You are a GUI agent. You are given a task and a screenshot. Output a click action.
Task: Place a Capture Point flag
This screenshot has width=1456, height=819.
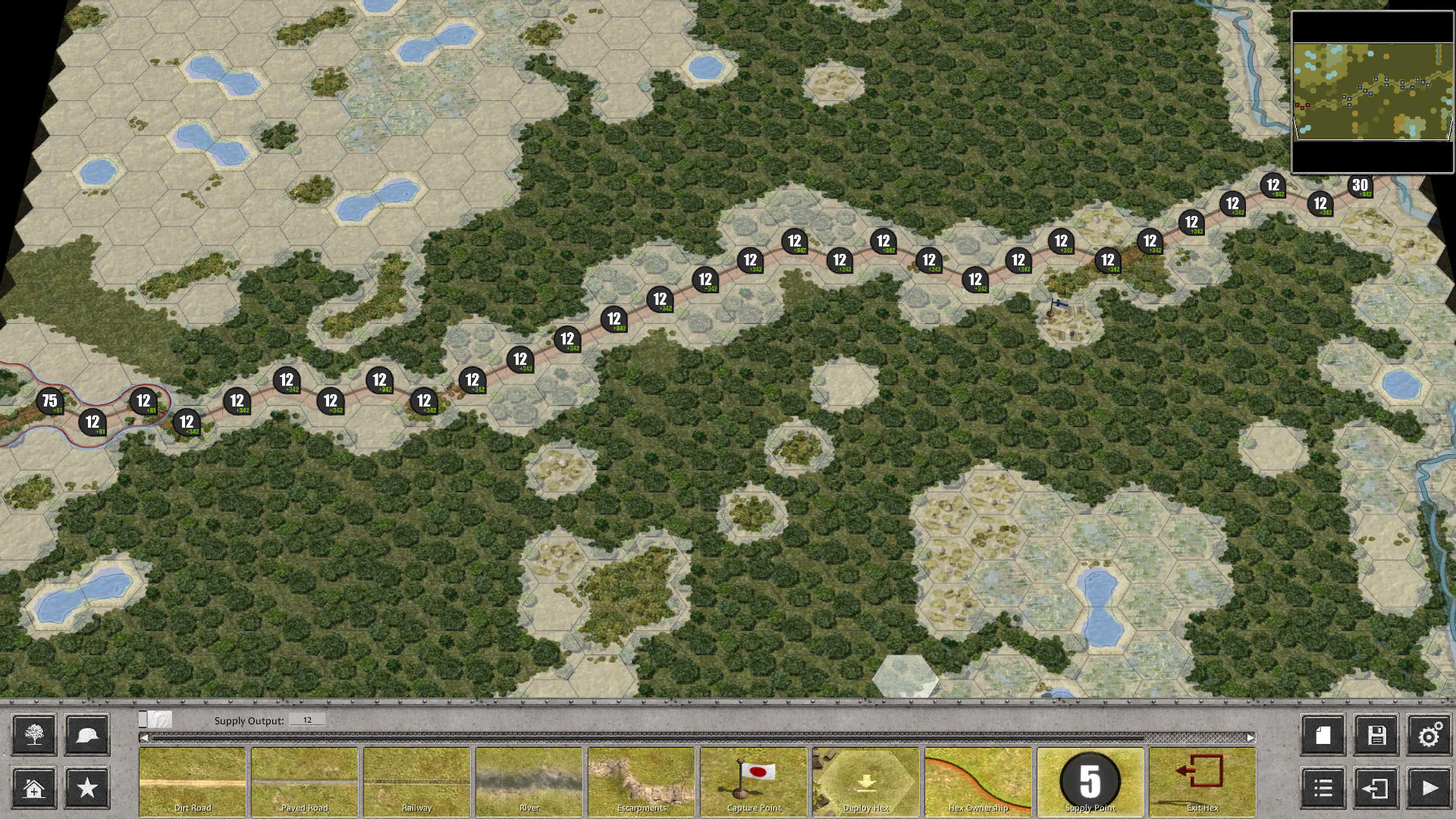pos(752,781)
